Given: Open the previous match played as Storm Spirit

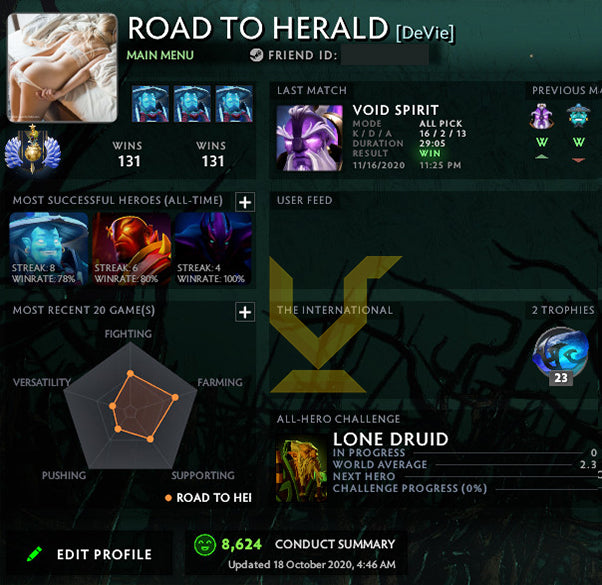Looking at the screenshot, I should (578, 118).
